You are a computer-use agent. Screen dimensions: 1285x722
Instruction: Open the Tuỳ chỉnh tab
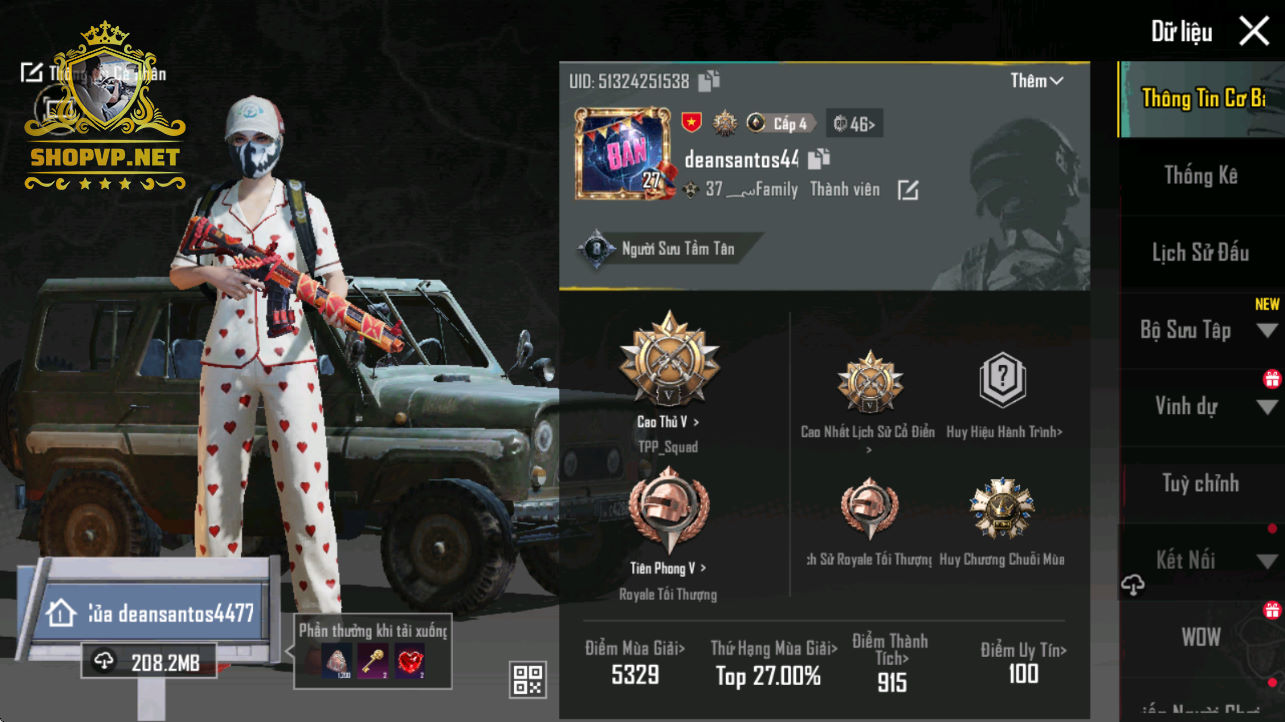coord(1200,484)
